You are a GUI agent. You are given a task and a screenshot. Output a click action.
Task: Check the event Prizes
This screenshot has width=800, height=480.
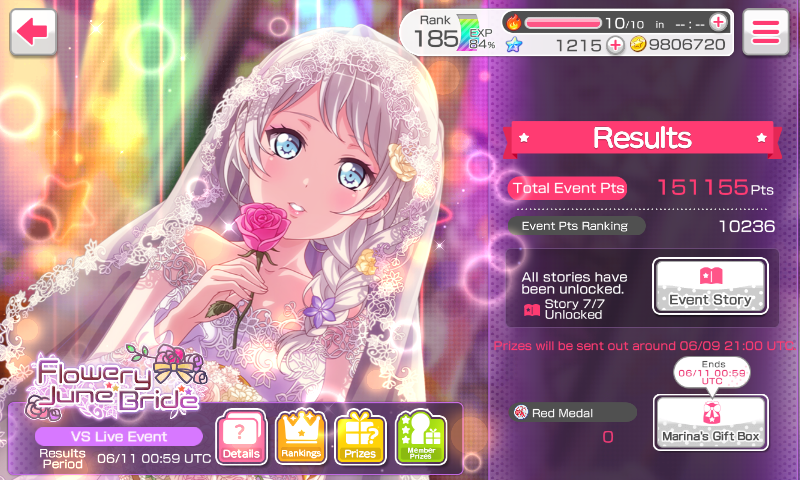[360, 438]
